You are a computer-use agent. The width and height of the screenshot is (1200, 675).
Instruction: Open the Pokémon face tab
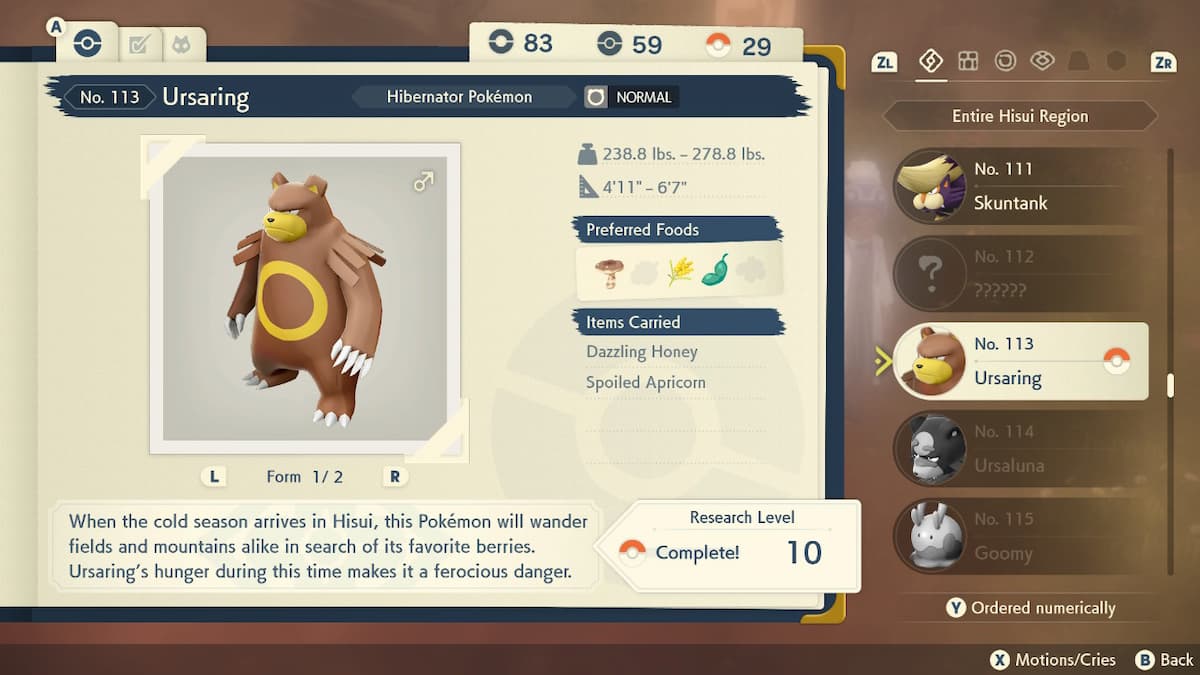(181, 44)
